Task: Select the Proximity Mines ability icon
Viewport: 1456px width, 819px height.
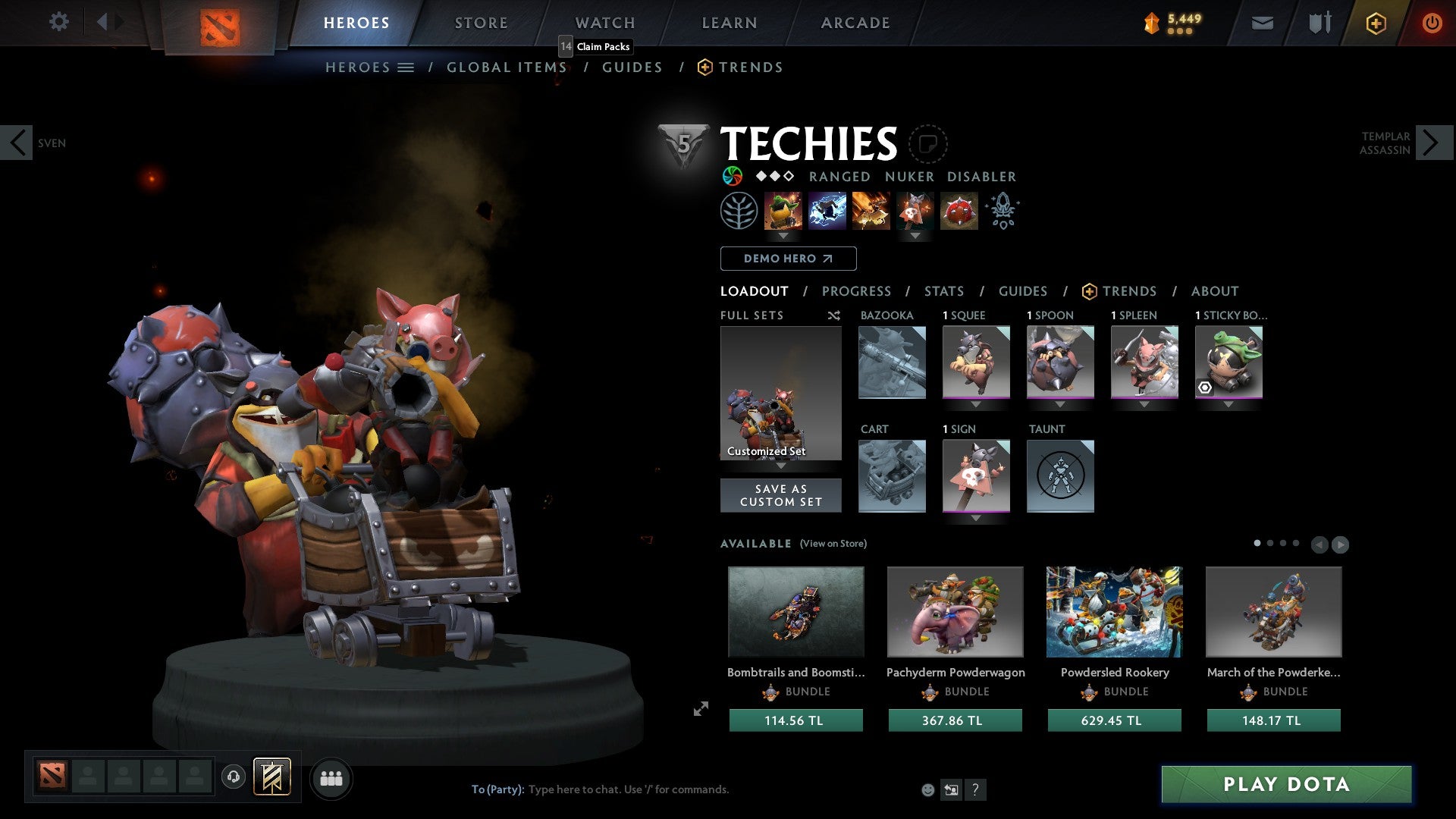Action: pyautogui.click(x=959, y=211)
